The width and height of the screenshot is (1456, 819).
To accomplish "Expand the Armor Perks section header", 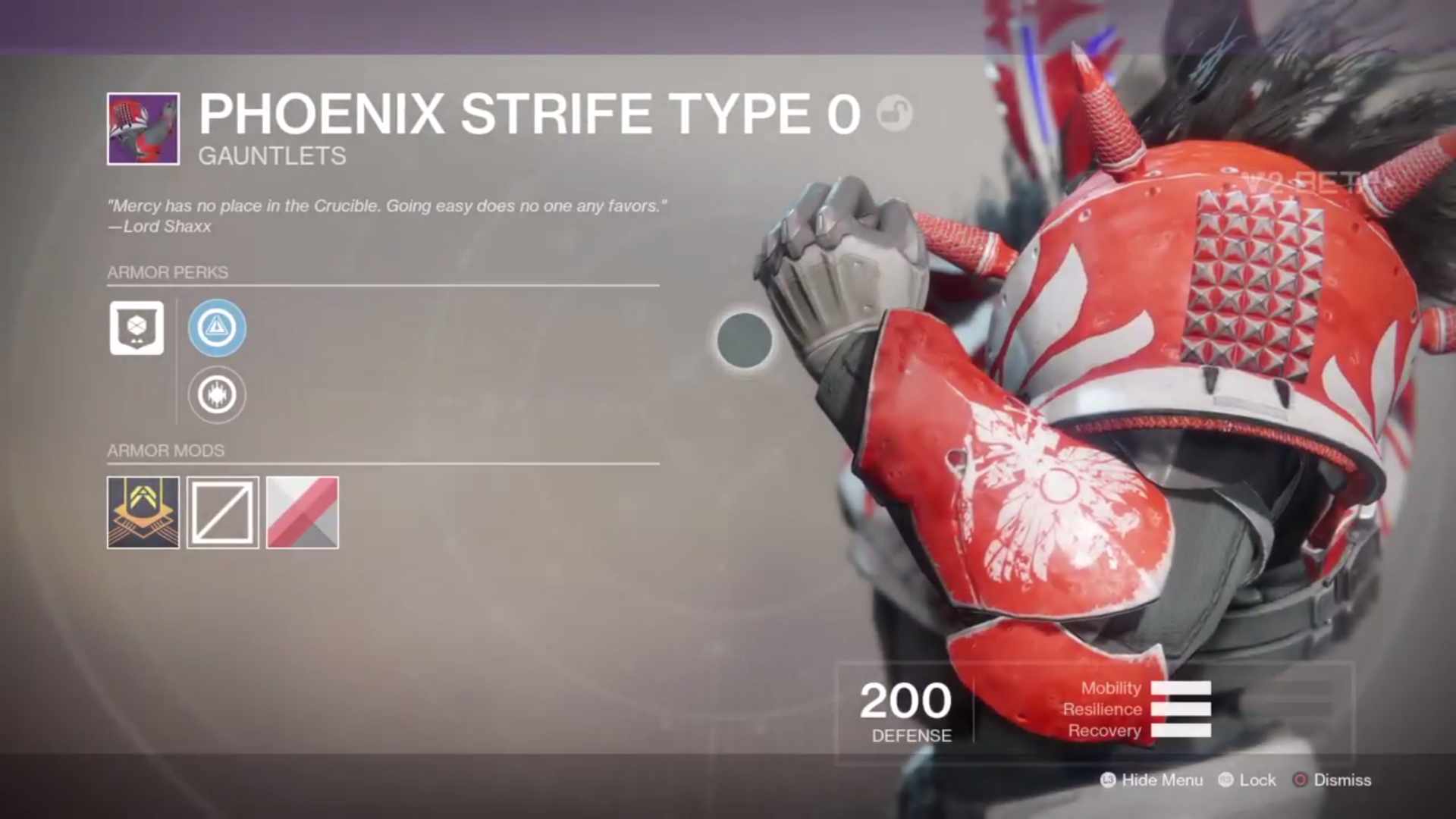I will point(169,272).
